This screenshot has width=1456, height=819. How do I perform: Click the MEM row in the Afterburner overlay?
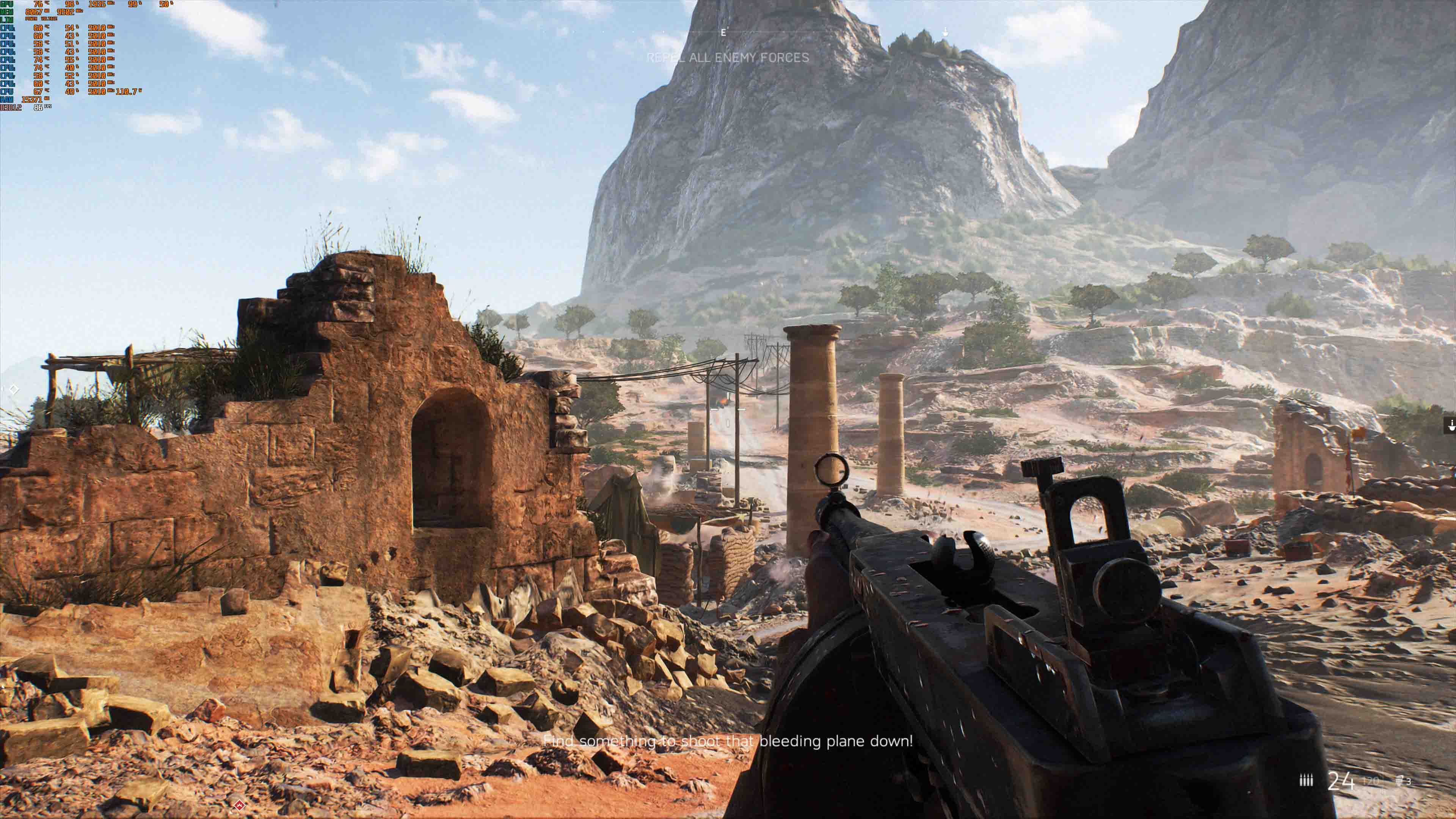pos(7,12)
